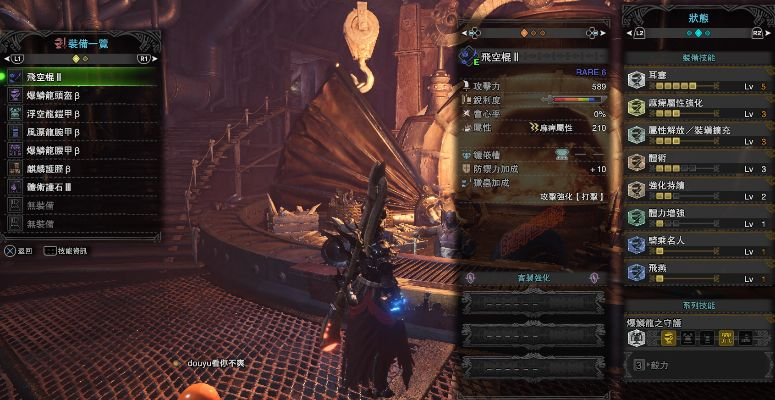View the 耳塞 skill entry
The image size is (775, 400).
696,78
